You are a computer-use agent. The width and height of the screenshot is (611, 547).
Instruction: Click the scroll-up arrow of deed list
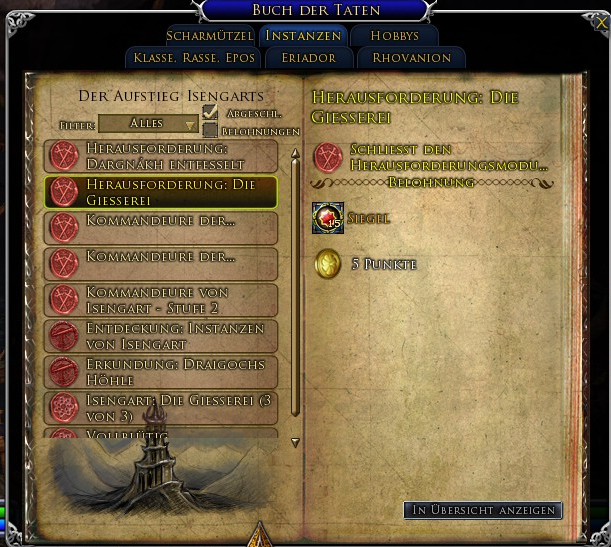295,155
